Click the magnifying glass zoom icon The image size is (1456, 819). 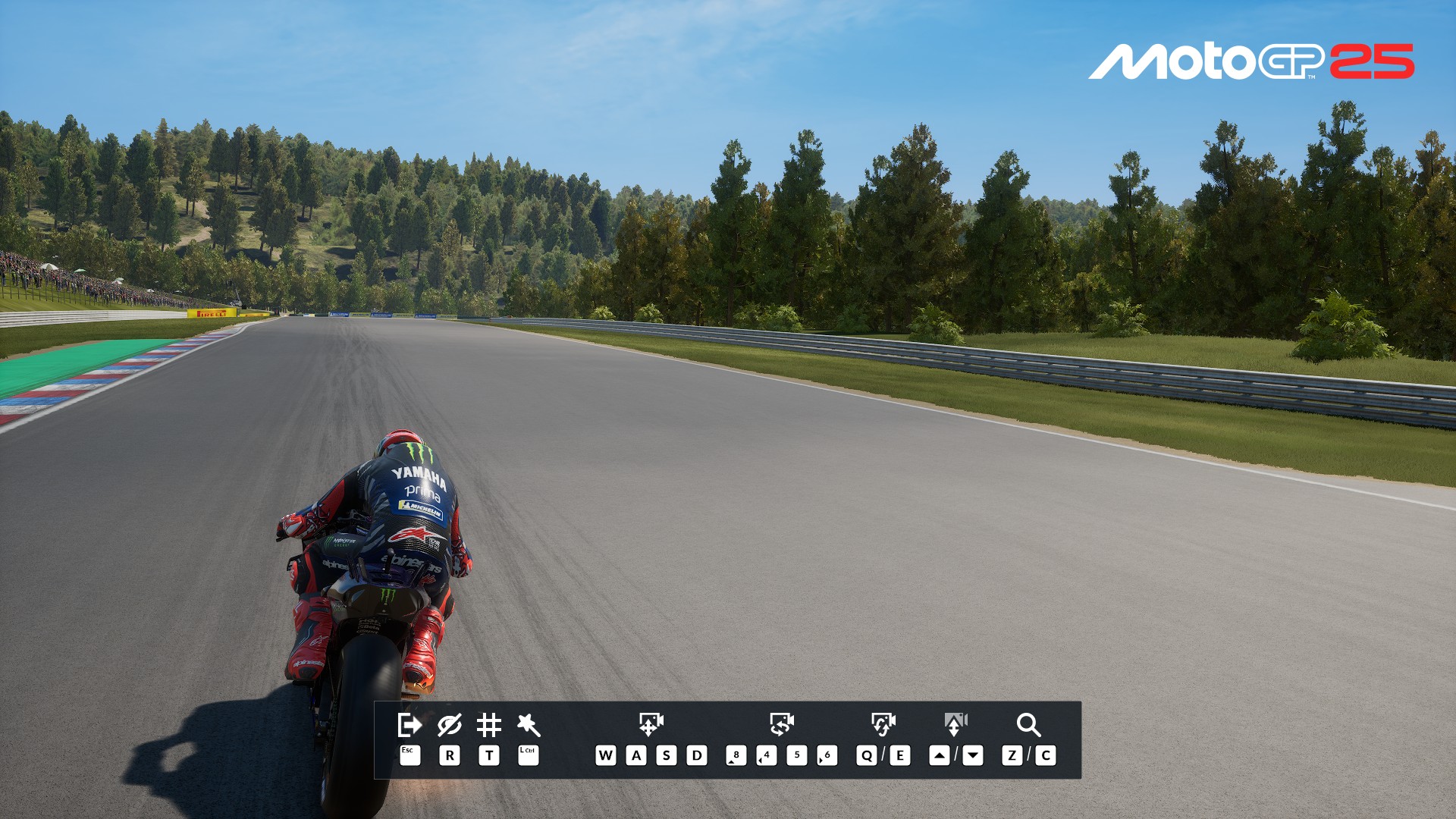click(x=1028, y=725)
